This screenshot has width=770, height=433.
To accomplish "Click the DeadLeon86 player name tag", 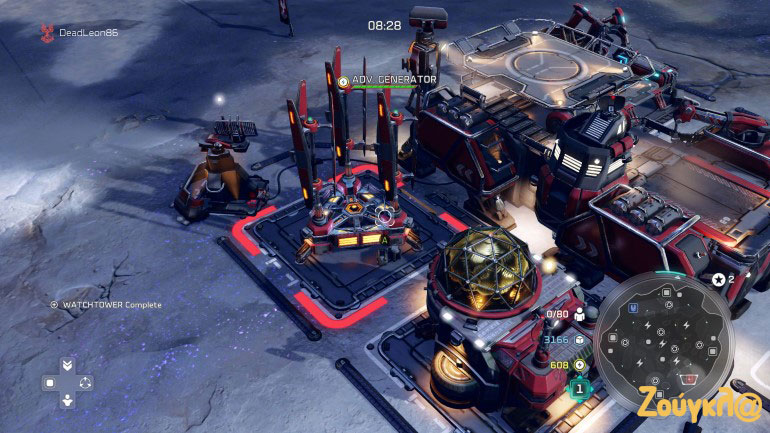I will (x=88, y=32).
